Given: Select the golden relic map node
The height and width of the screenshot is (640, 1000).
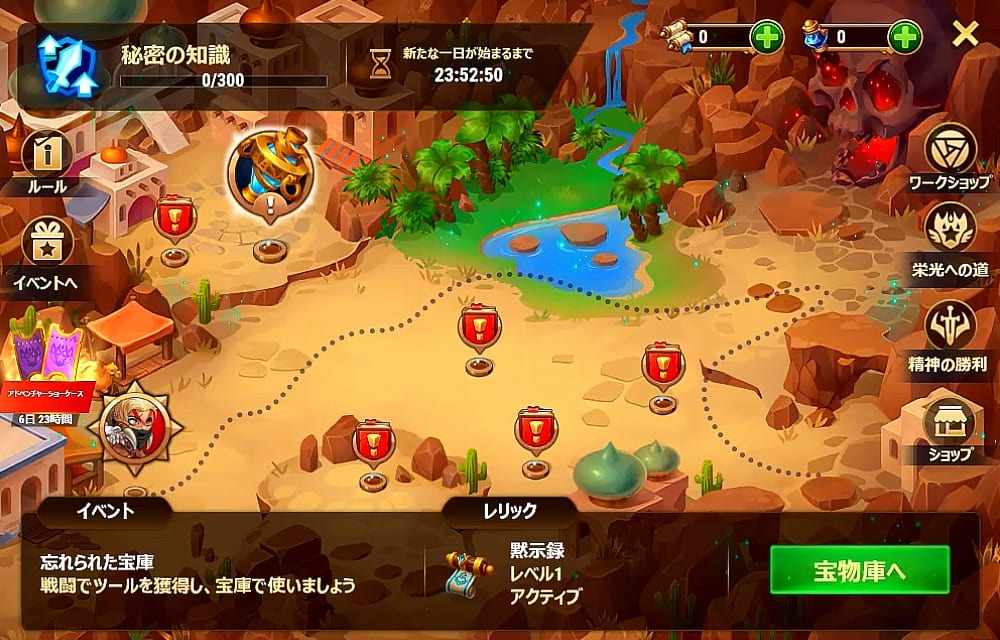Looking at the screenshot, I should click(270, 170).
